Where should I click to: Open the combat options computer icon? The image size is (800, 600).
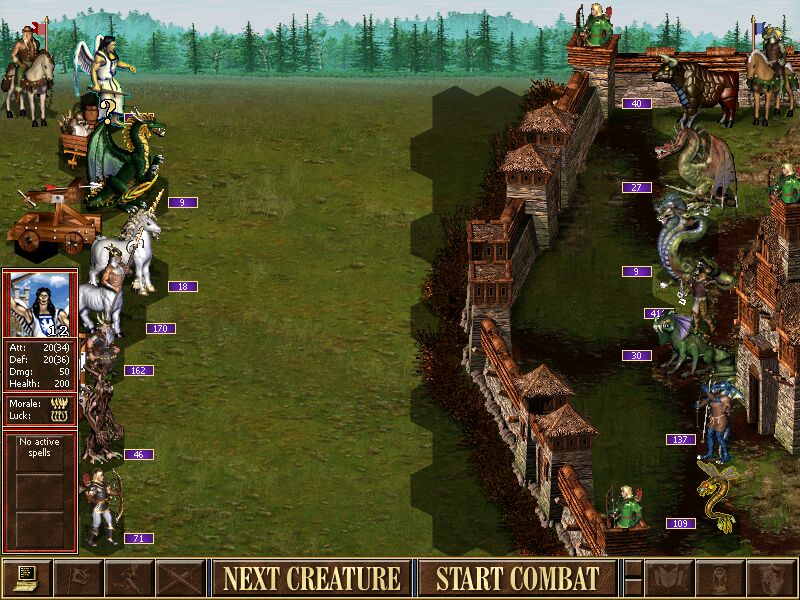point(26,577)
